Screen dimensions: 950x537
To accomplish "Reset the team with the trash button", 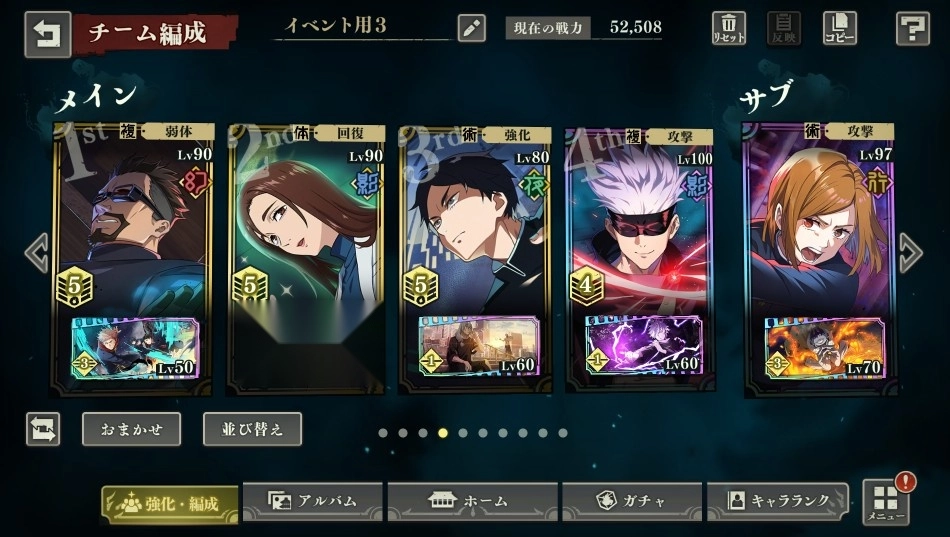I will [x=729, y=28].
